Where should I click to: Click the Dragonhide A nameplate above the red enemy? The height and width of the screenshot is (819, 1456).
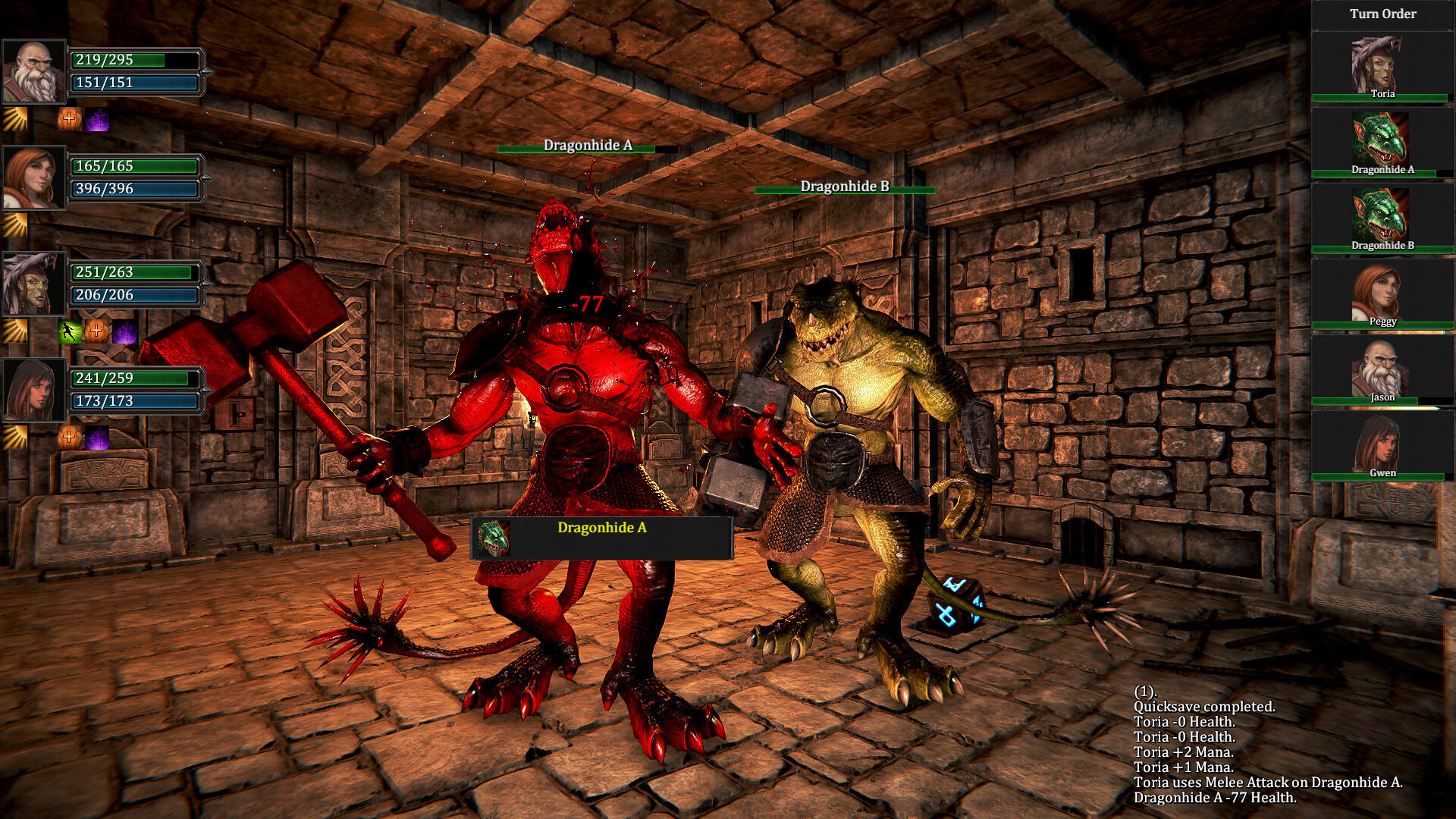pyautogui.click(x=586, y=148)
